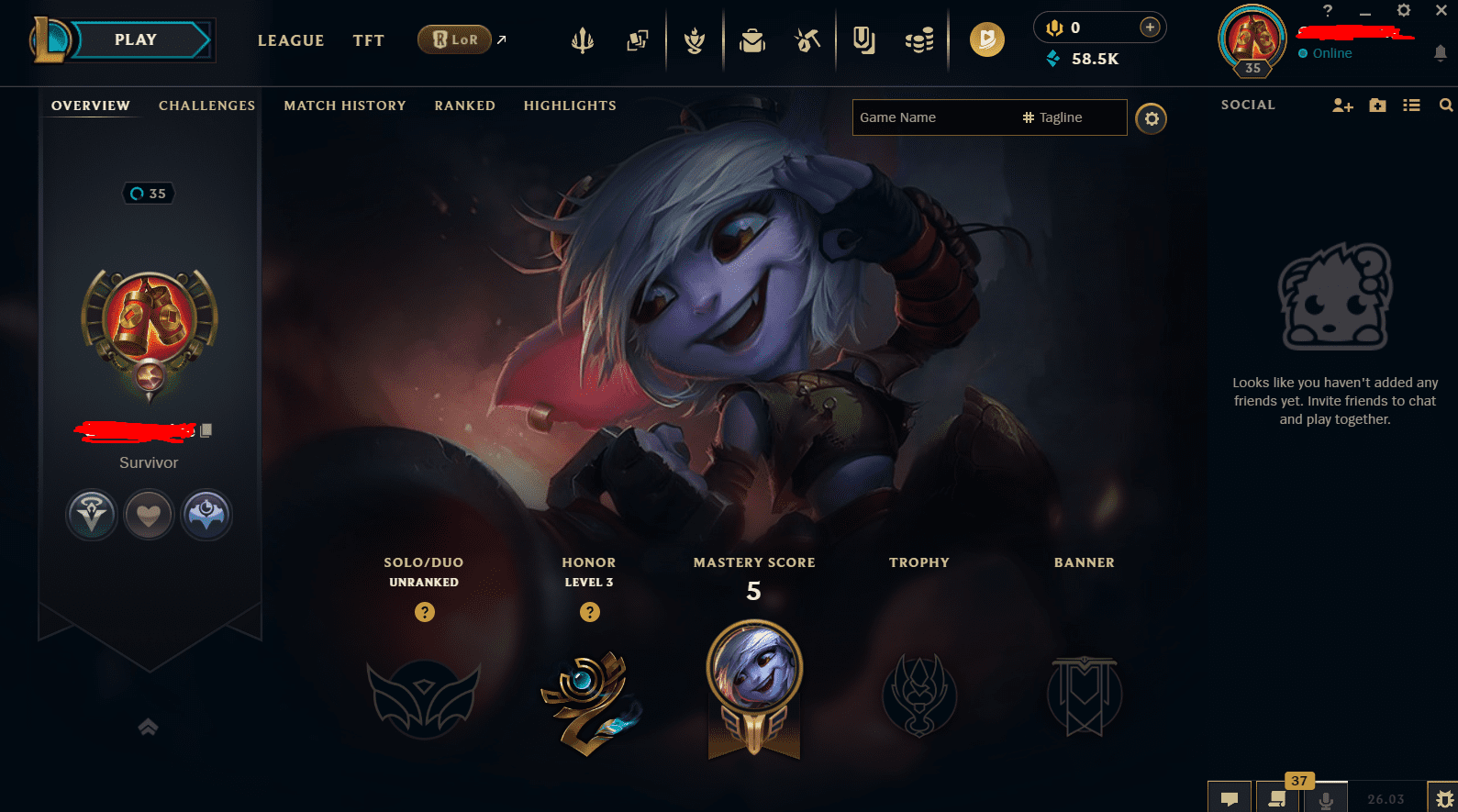The image size is (1458, 812).
Task: Search friends using the magnifier icon
Action: click(1446, 105)
